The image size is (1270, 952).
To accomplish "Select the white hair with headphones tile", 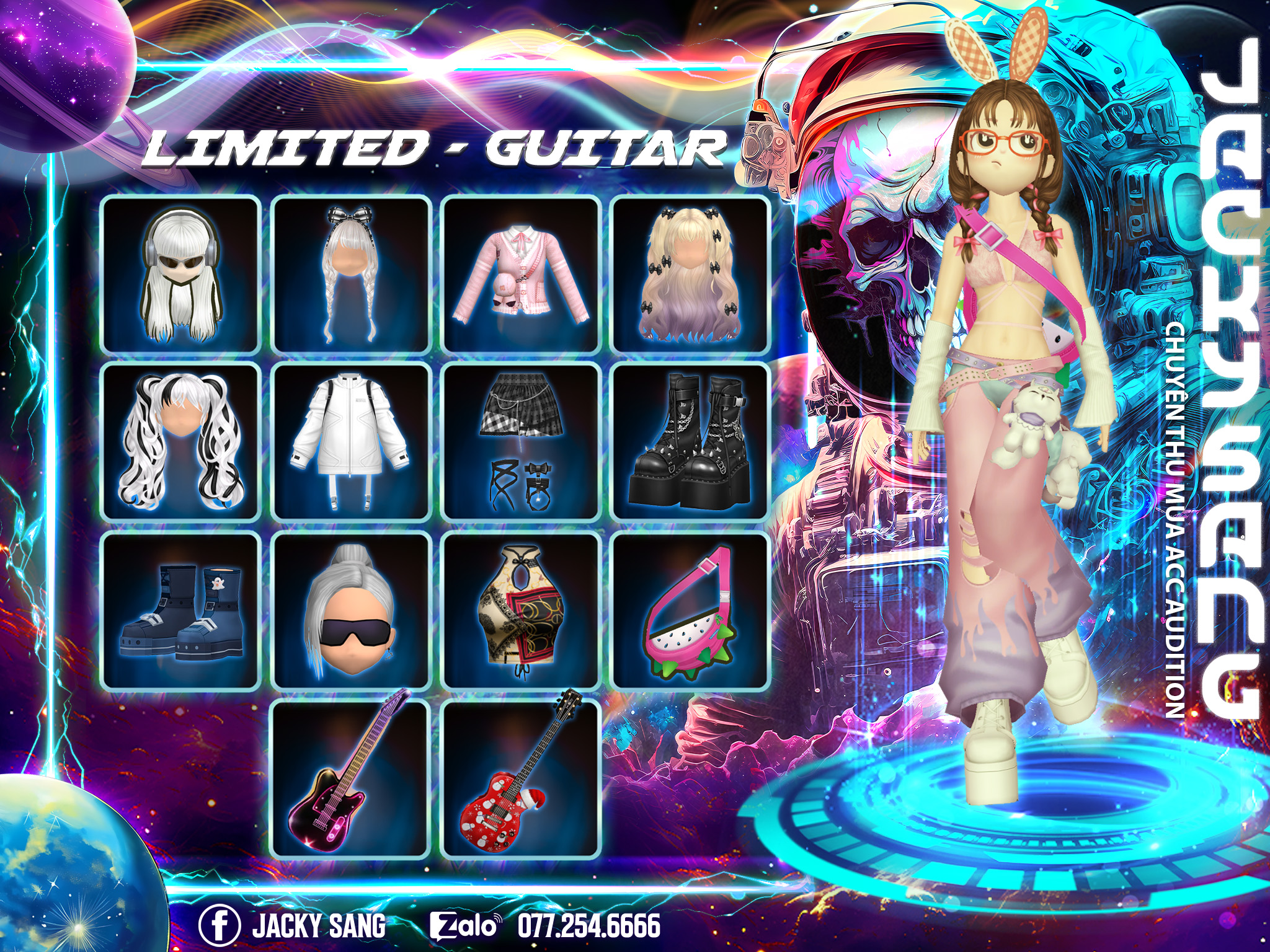I will click(181, 275).
